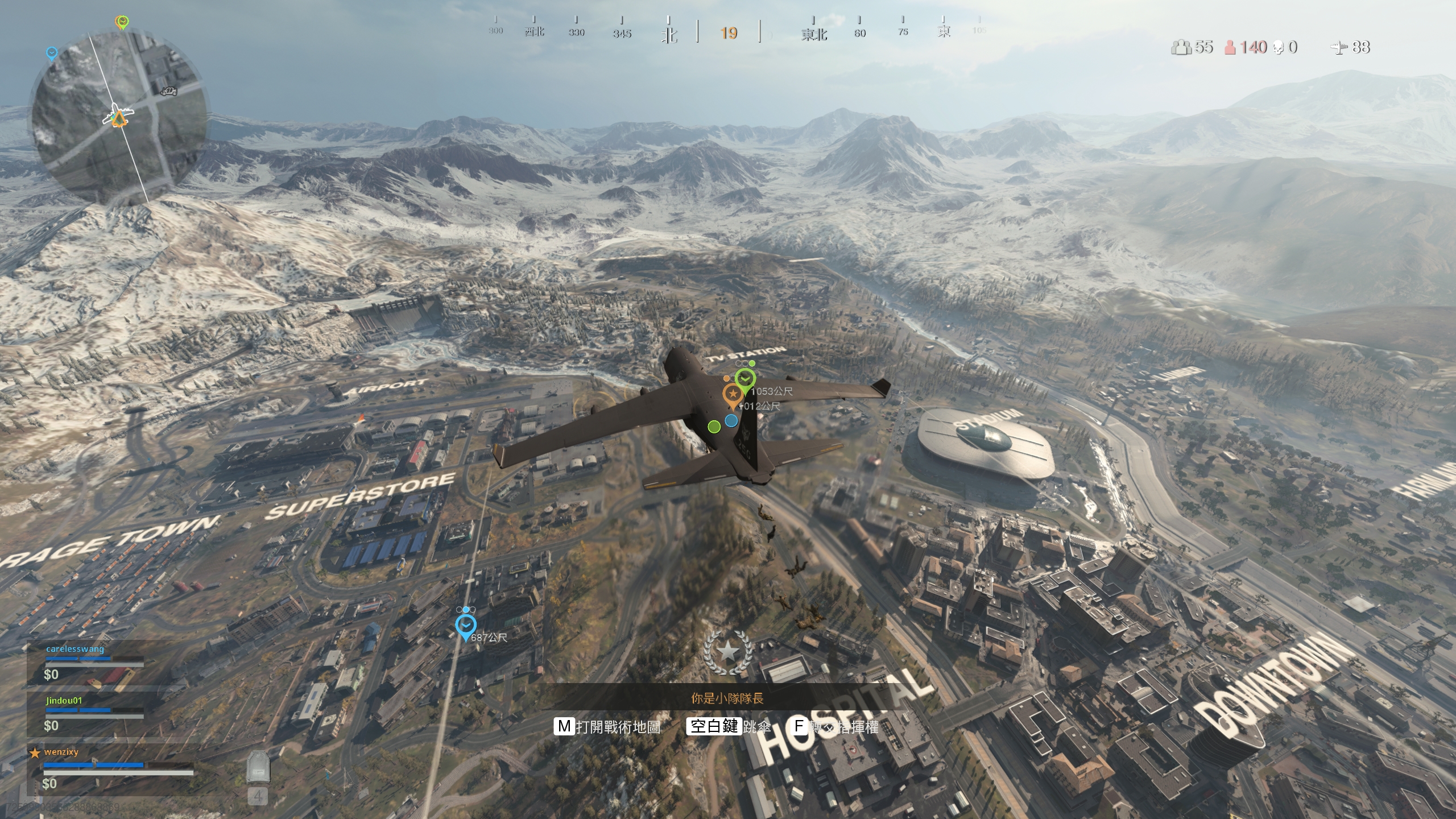
Task: Select the blue waypoint marker at 687 meters
Action: click(x=466, y=626)
